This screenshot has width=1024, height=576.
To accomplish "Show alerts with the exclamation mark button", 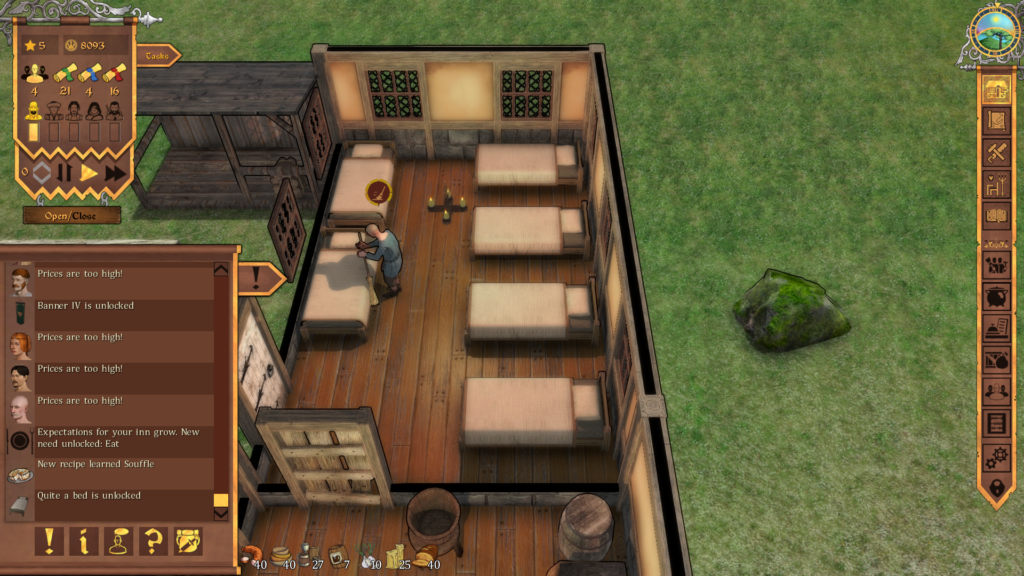I will (48, 541).
